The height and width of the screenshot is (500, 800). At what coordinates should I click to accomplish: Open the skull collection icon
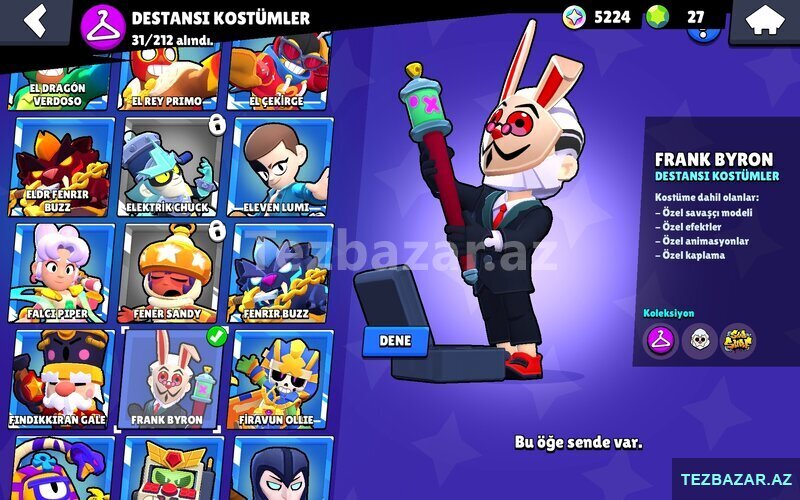[x=699, y=341]
